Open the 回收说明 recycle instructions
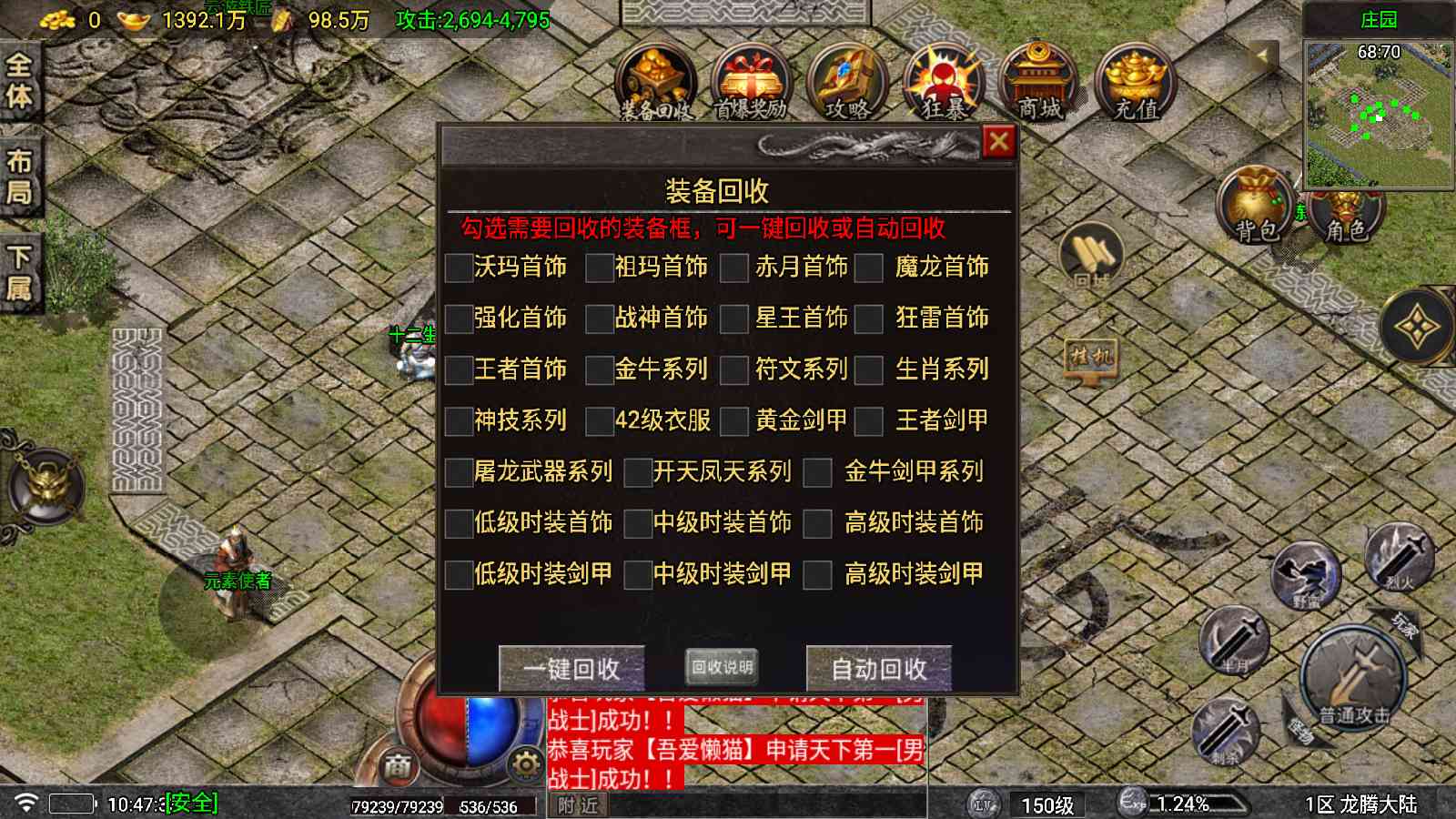Screen dimensions: 1456x819 coord(723,666)
